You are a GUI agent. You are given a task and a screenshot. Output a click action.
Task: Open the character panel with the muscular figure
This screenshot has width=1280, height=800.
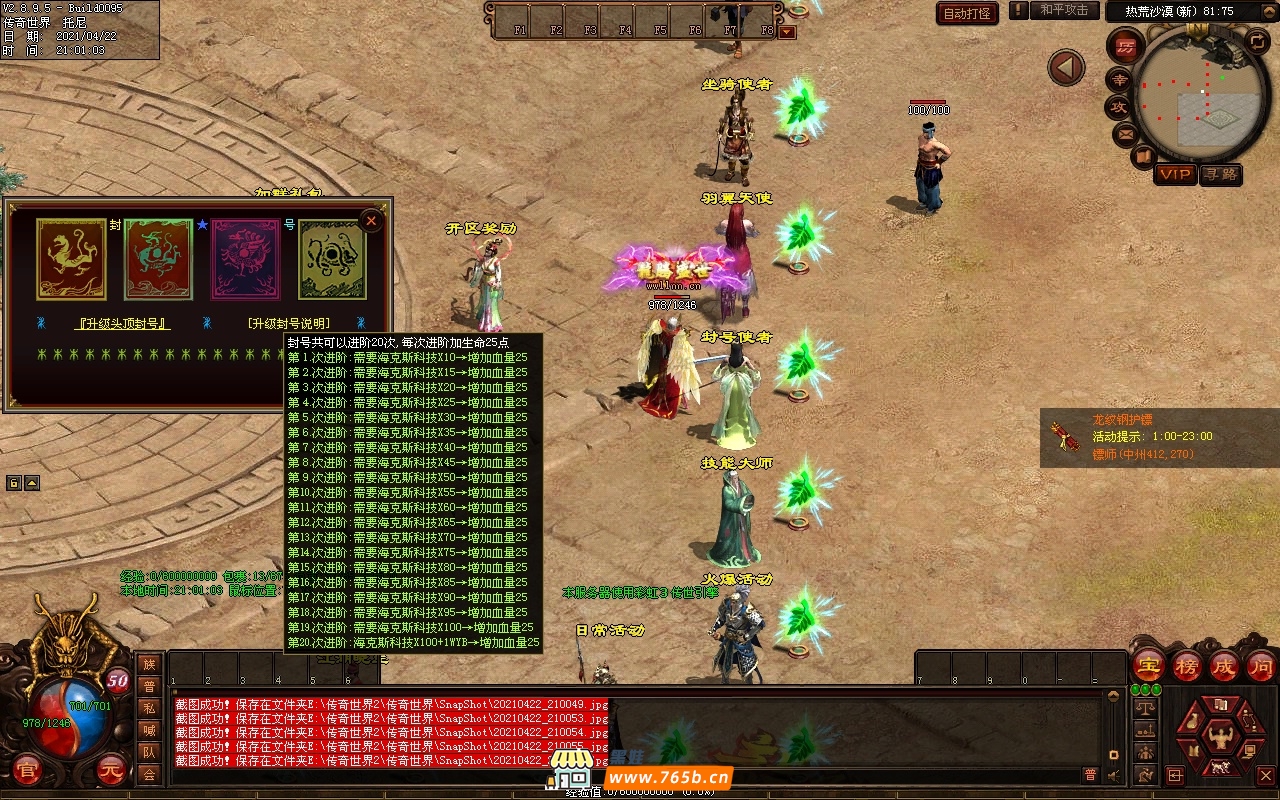pos(1220,737)
